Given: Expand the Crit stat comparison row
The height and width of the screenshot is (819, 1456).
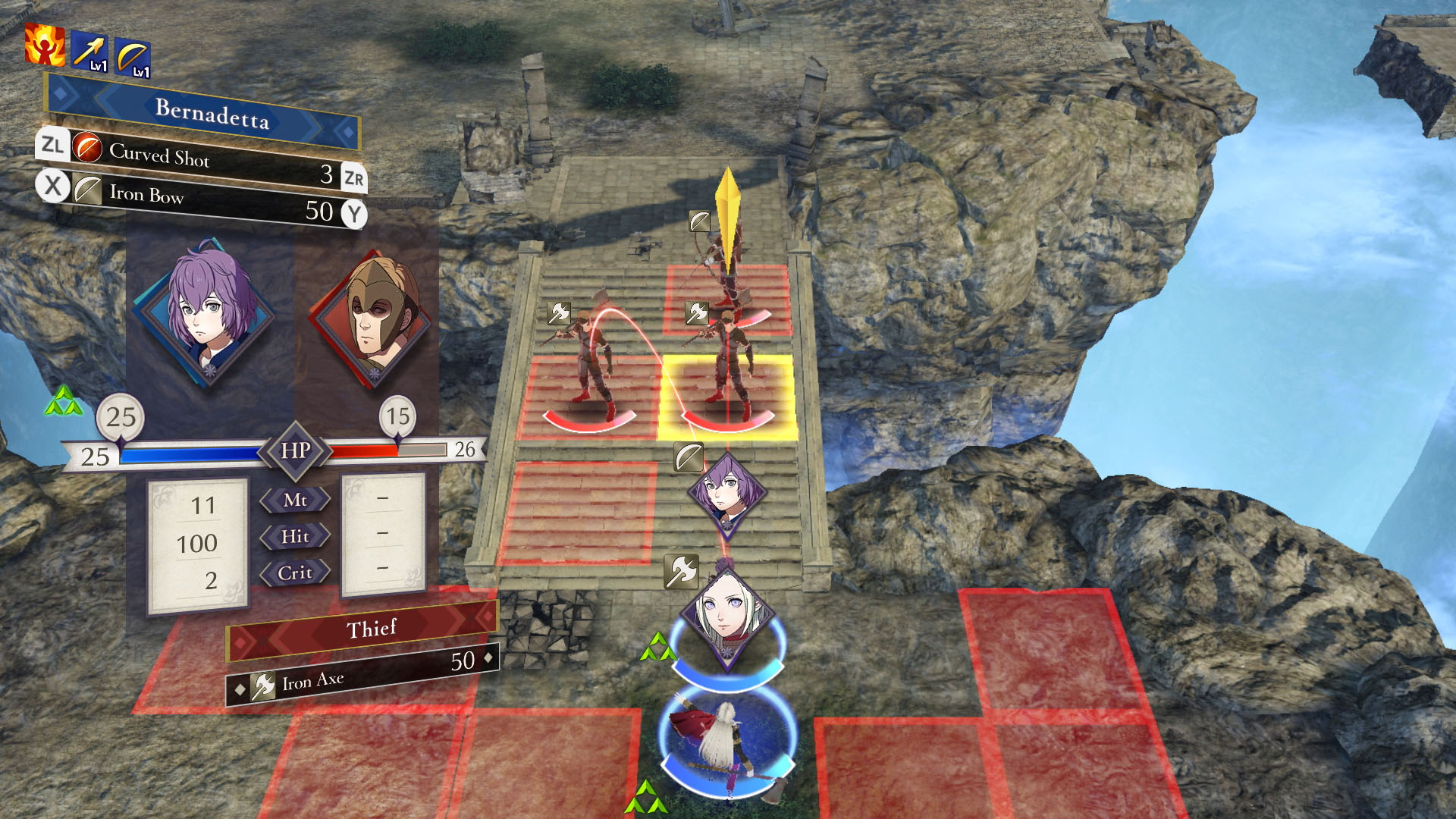Looking at the screenshot, I should pos(295,573).
